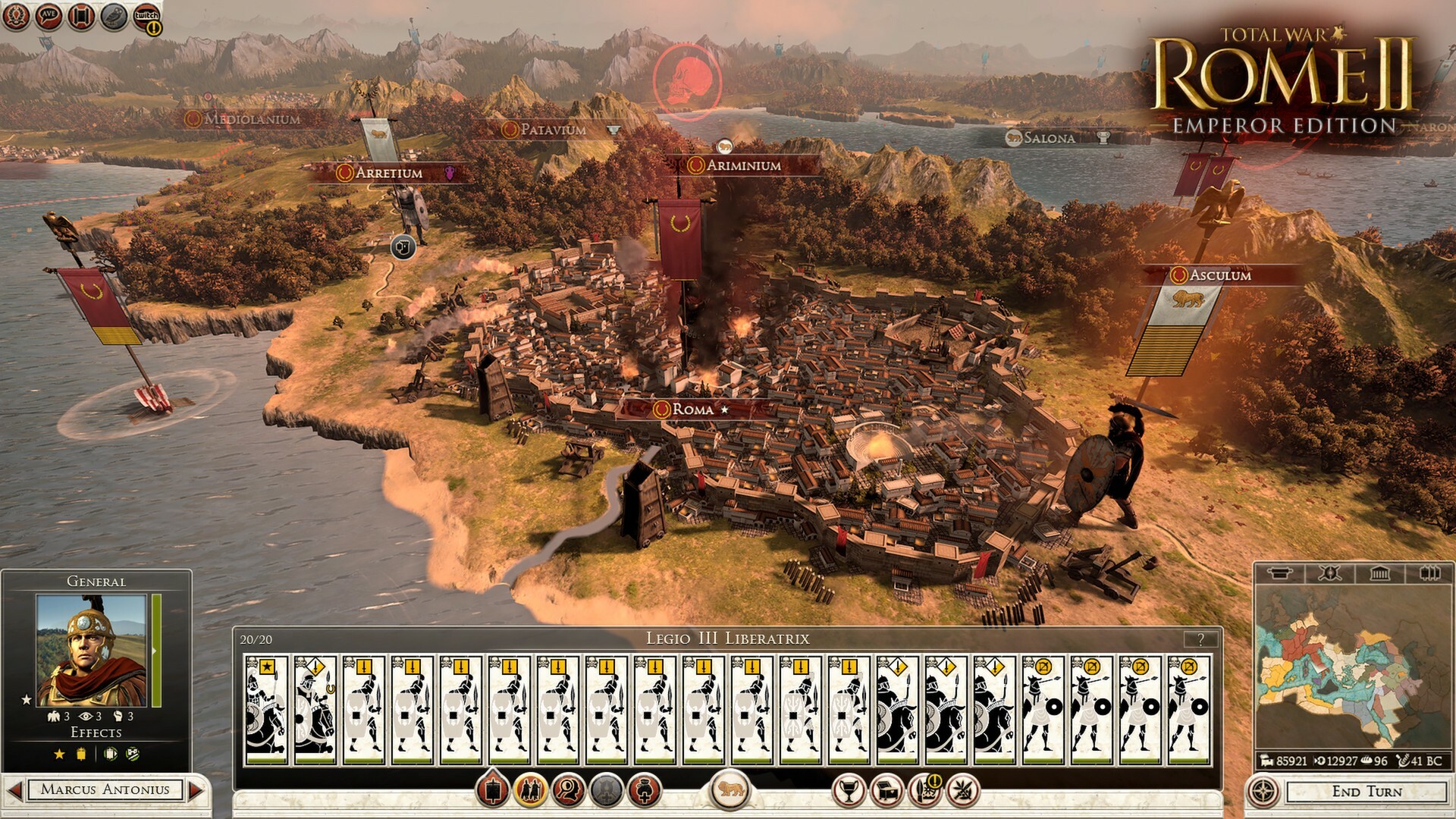This screenshot has width=1456, height=819.
Task: Click the treasure chest icon near the stances
Action: pos(887,790)
